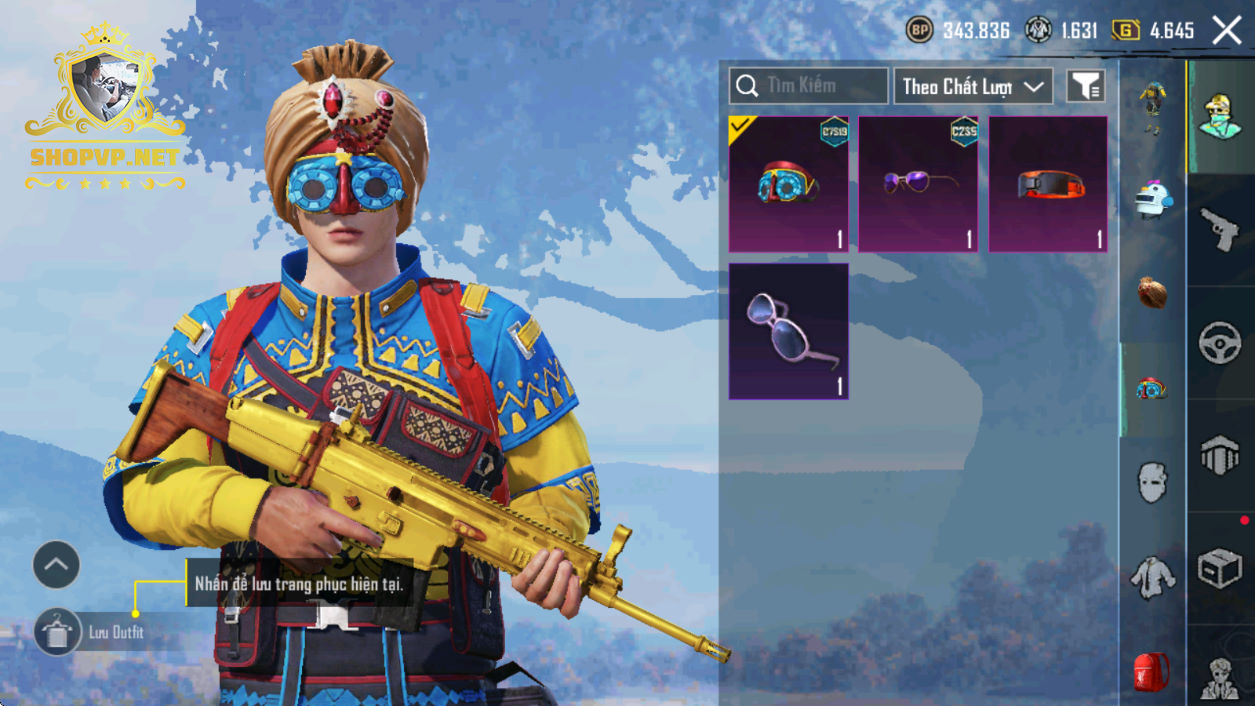Open the item filter funnel button
The height and width of the screenshot is (706, 1255).
pos(1085,86)
